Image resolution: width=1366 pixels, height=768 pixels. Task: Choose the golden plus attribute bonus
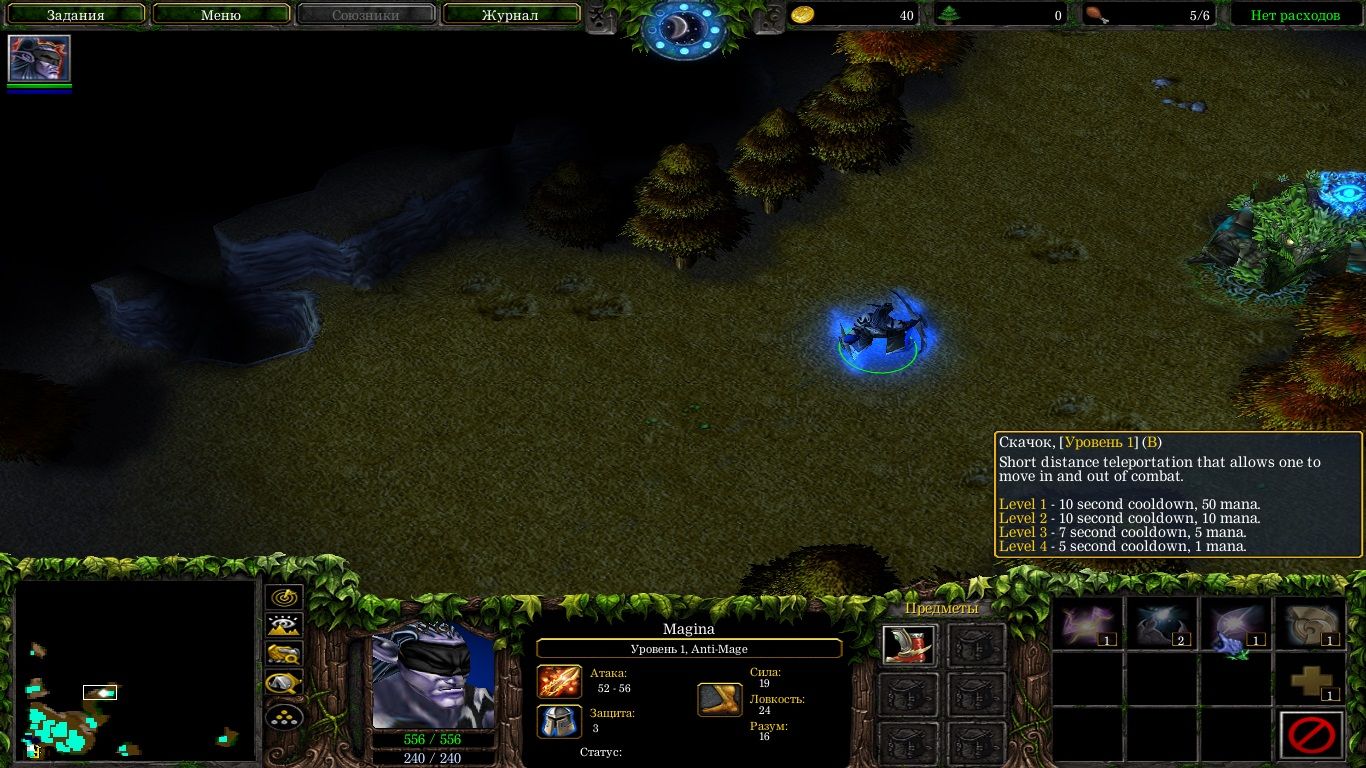pos(1311,681)
